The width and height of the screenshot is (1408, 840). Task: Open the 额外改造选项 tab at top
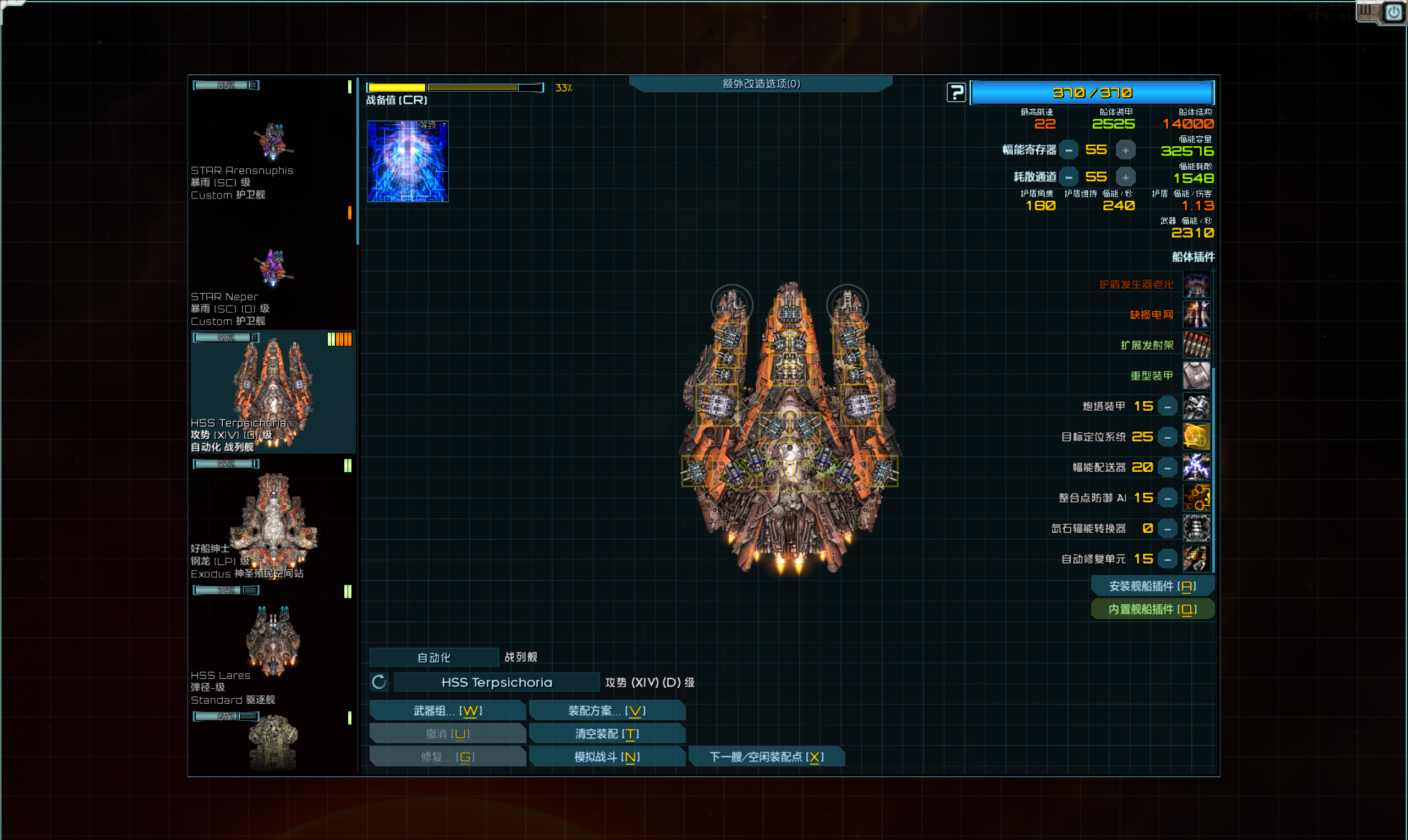point(760,84)
